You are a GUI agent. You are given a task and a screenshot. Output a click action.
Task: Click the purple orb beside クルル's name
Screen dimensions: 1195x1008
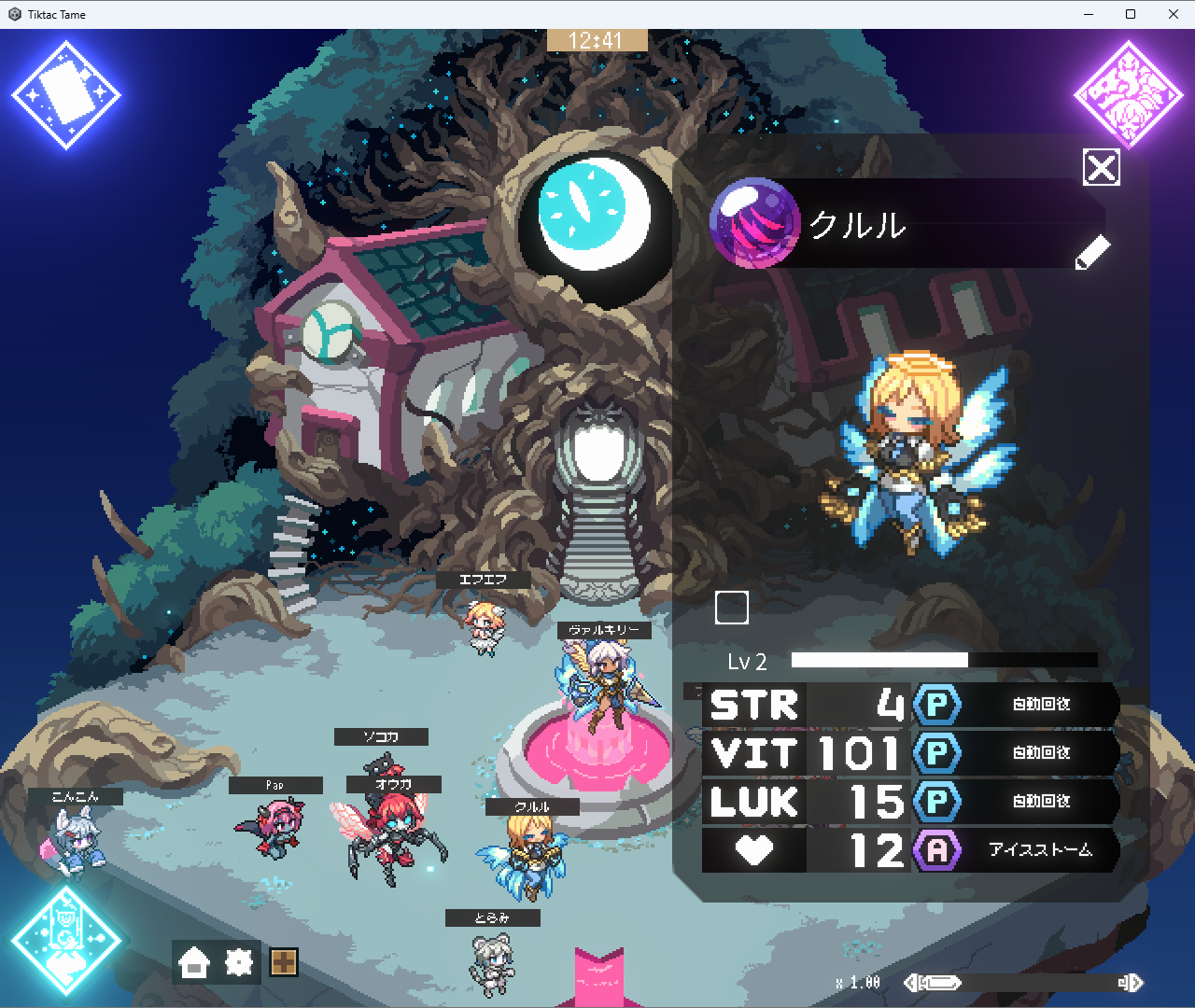click(754, 224)
